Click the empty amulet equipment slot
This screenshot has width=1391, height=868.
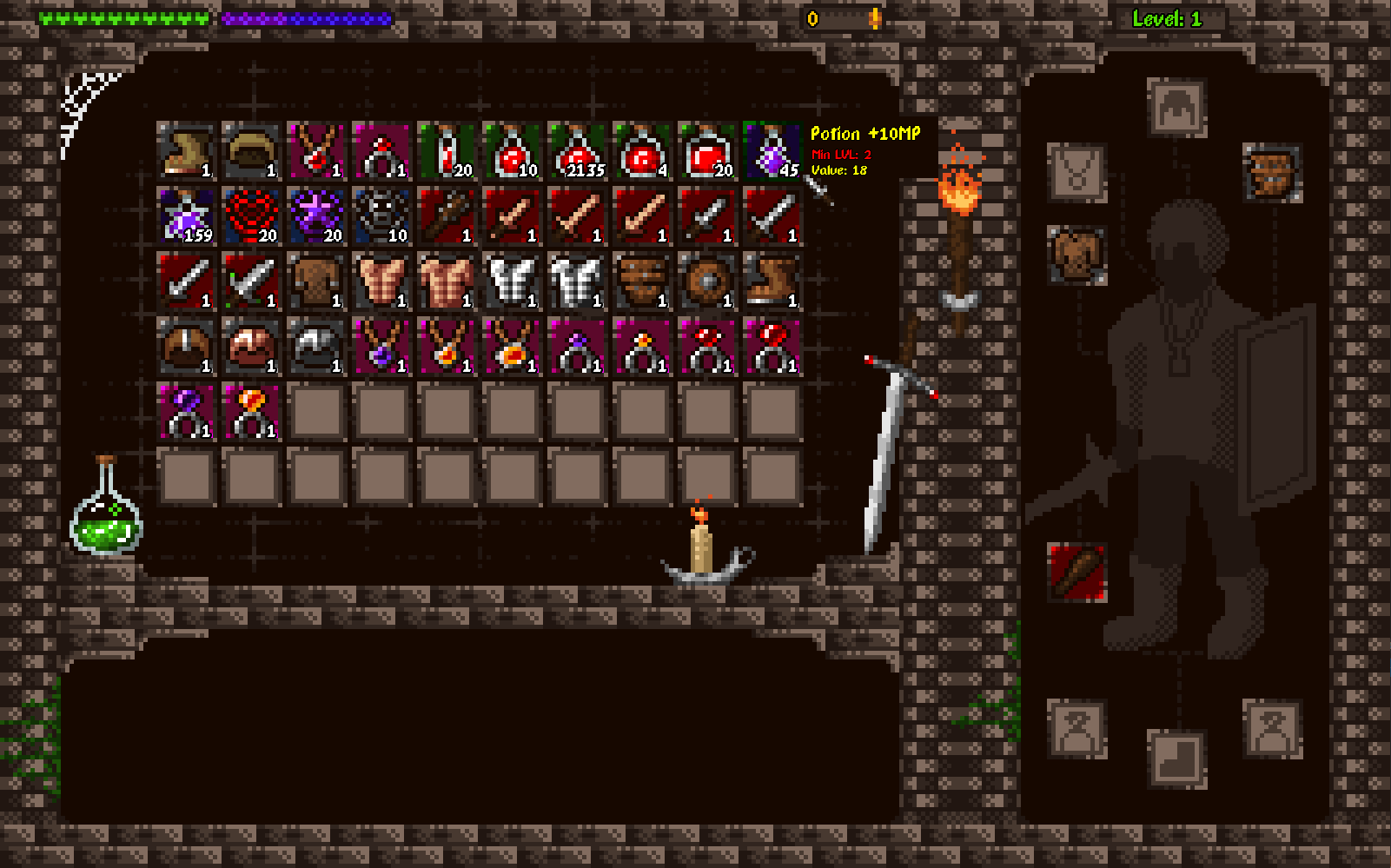1076,173
